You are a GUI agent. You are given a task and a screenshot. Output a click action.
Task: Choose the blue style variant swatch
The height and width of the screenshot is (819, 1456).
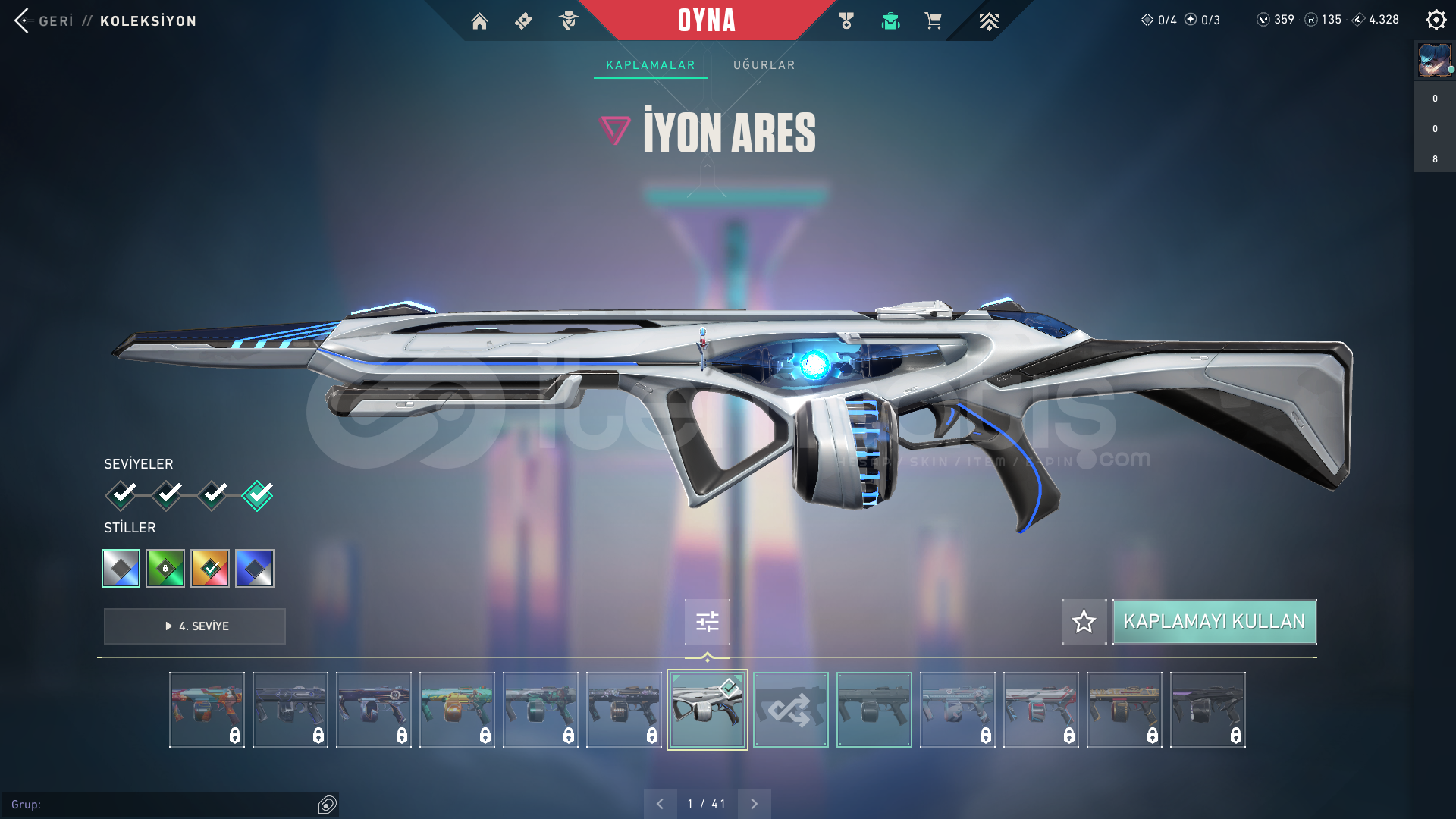pos(255,568)
